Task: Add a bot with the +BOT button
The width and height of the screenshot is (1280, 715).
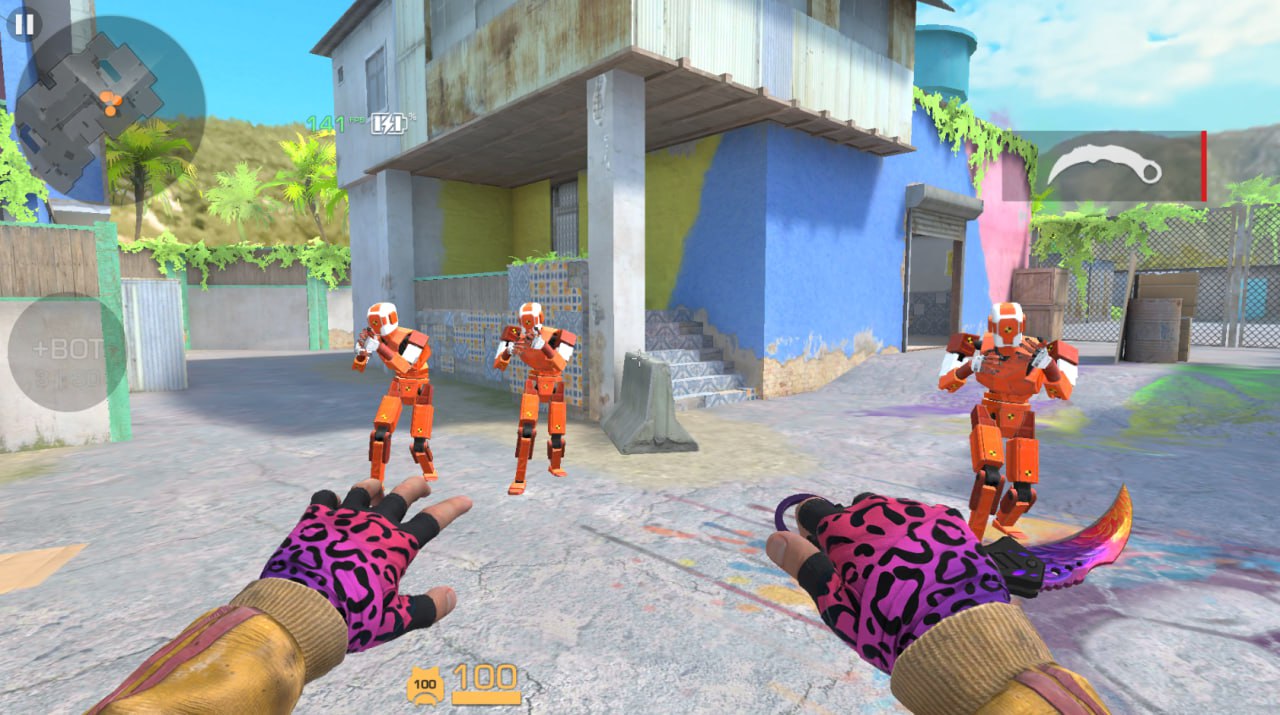Action: [66, 352]
